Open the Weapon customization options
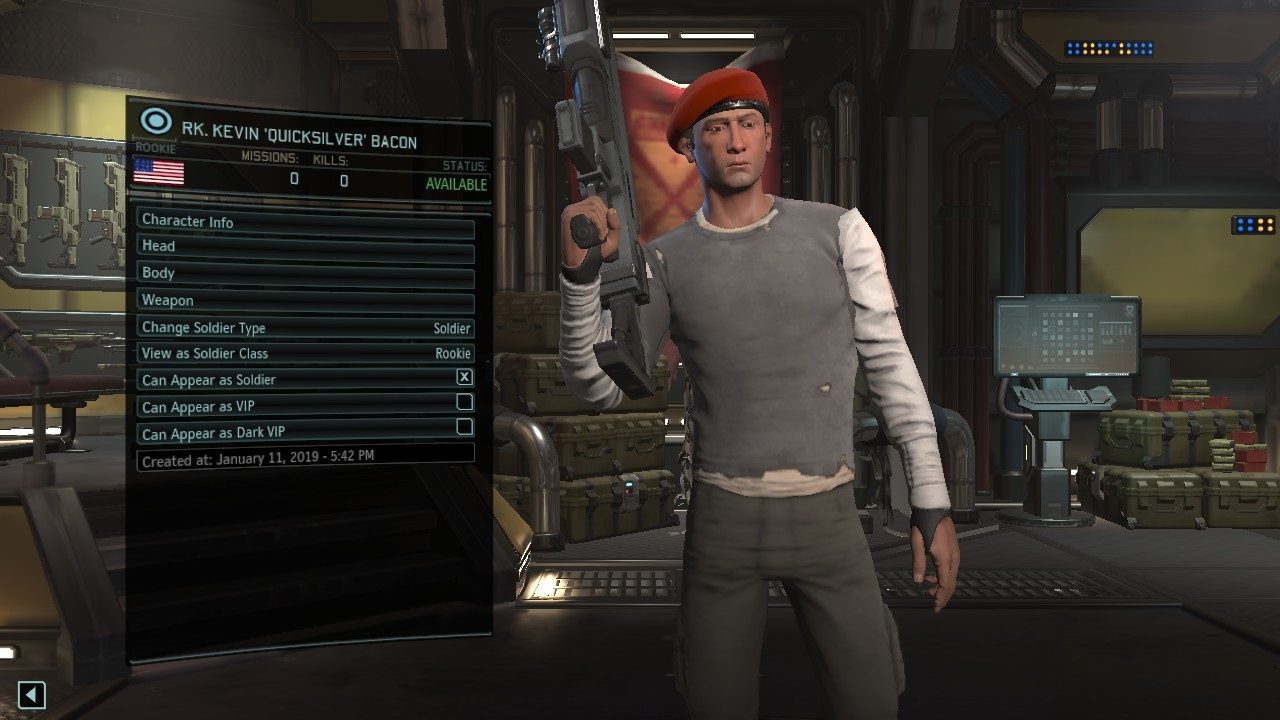1280x720 pixels. click(300, 300)
